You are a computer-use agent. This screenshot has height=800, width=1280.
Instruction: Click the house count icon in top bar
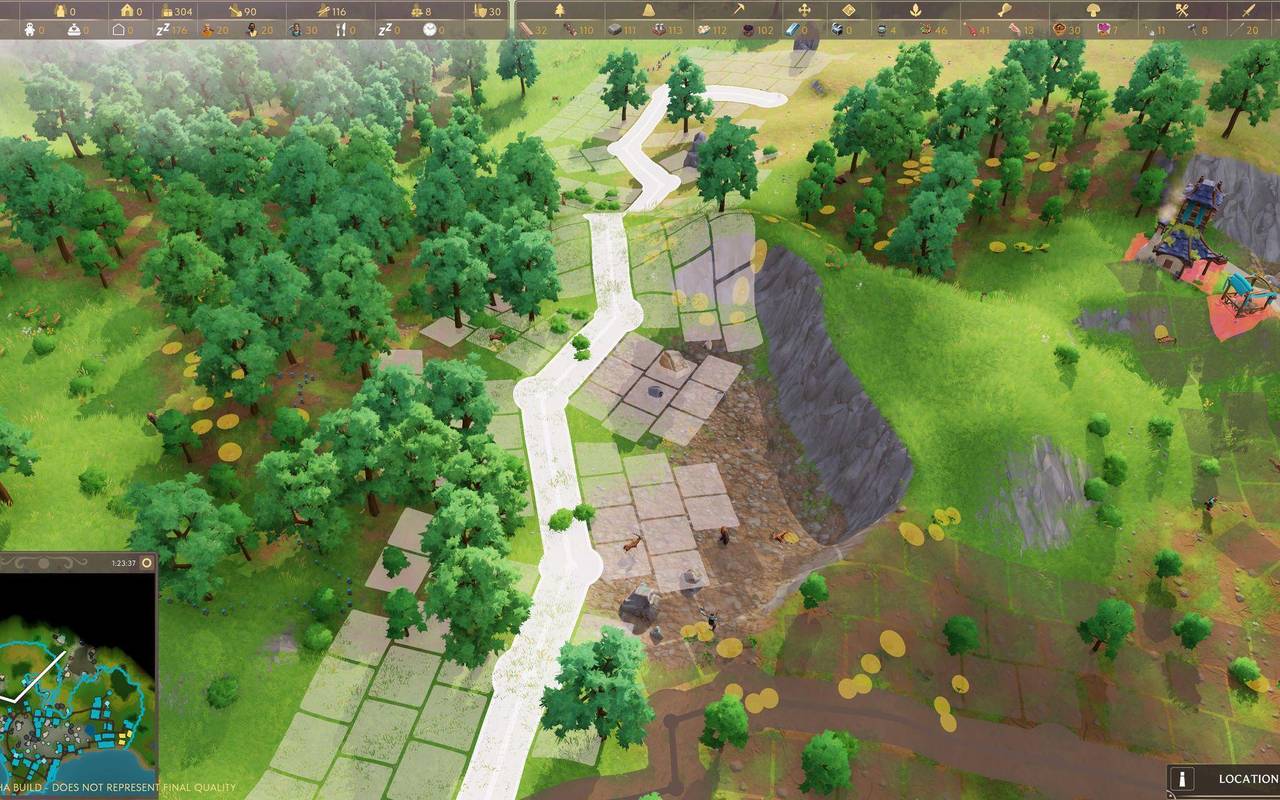125,9
